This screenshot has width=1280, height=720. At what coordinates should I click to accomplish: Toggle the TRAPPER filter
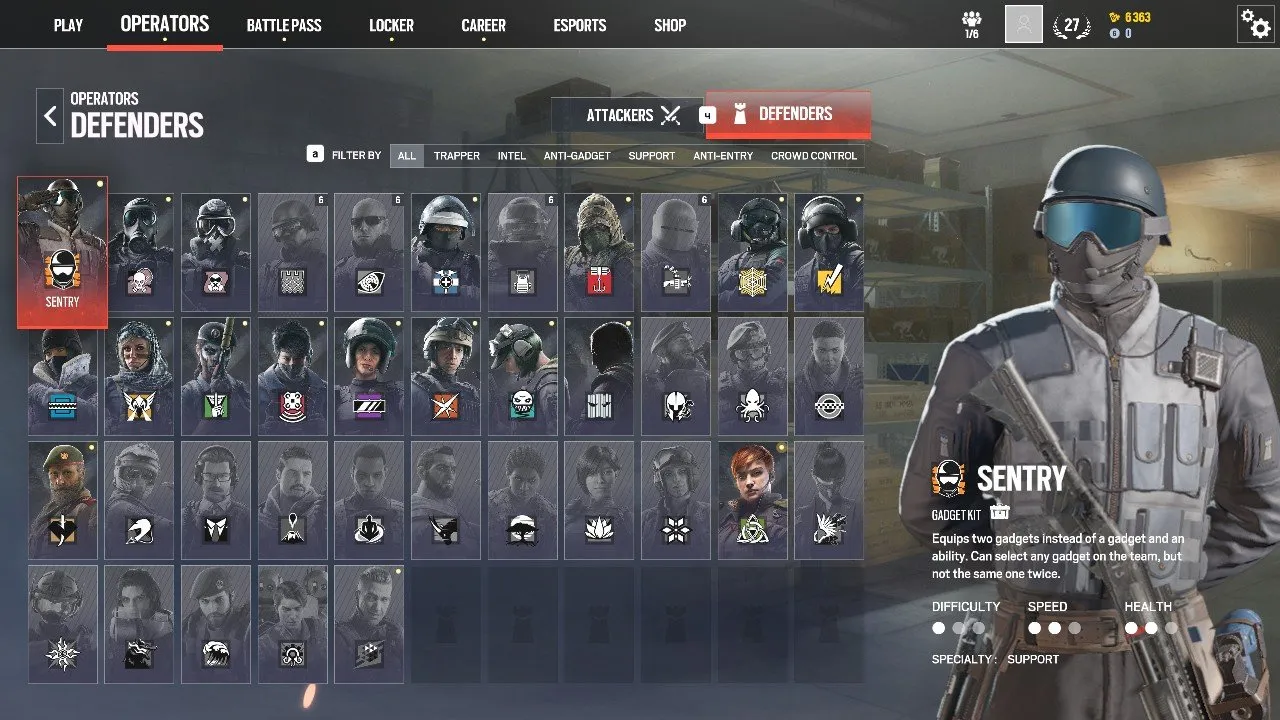456,156
